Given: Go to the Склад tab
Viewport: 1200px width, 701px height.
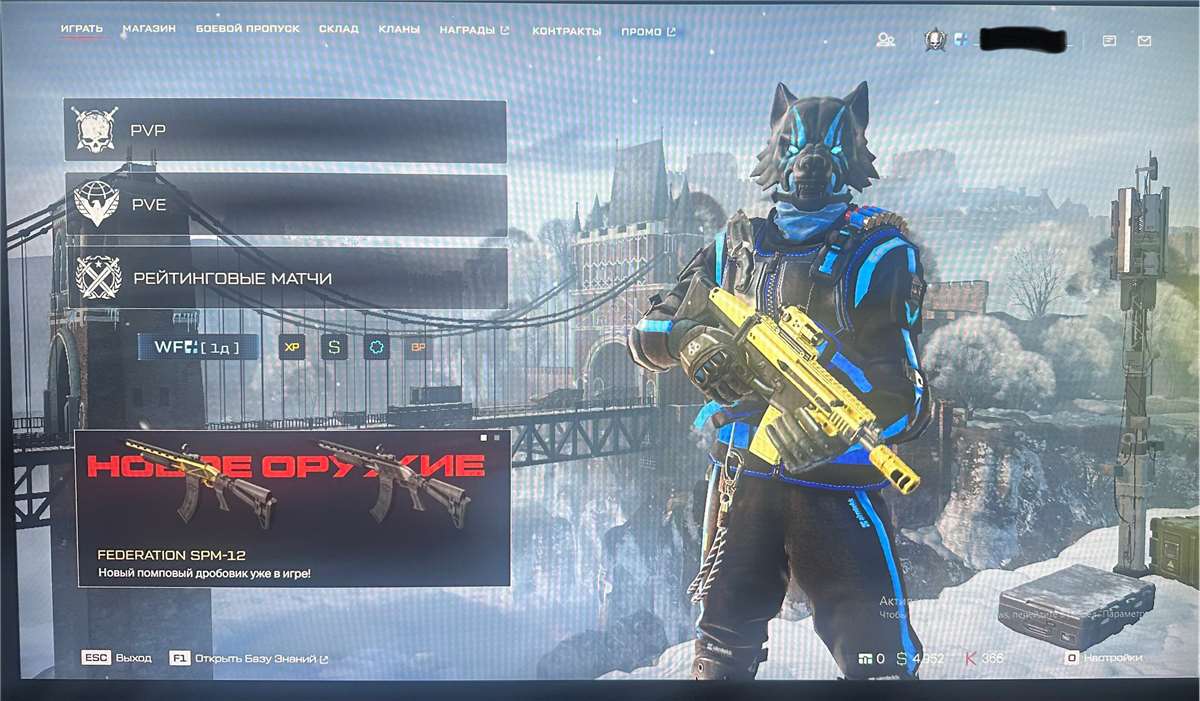Looking at the screenshot, I should [x=338, y=30].
